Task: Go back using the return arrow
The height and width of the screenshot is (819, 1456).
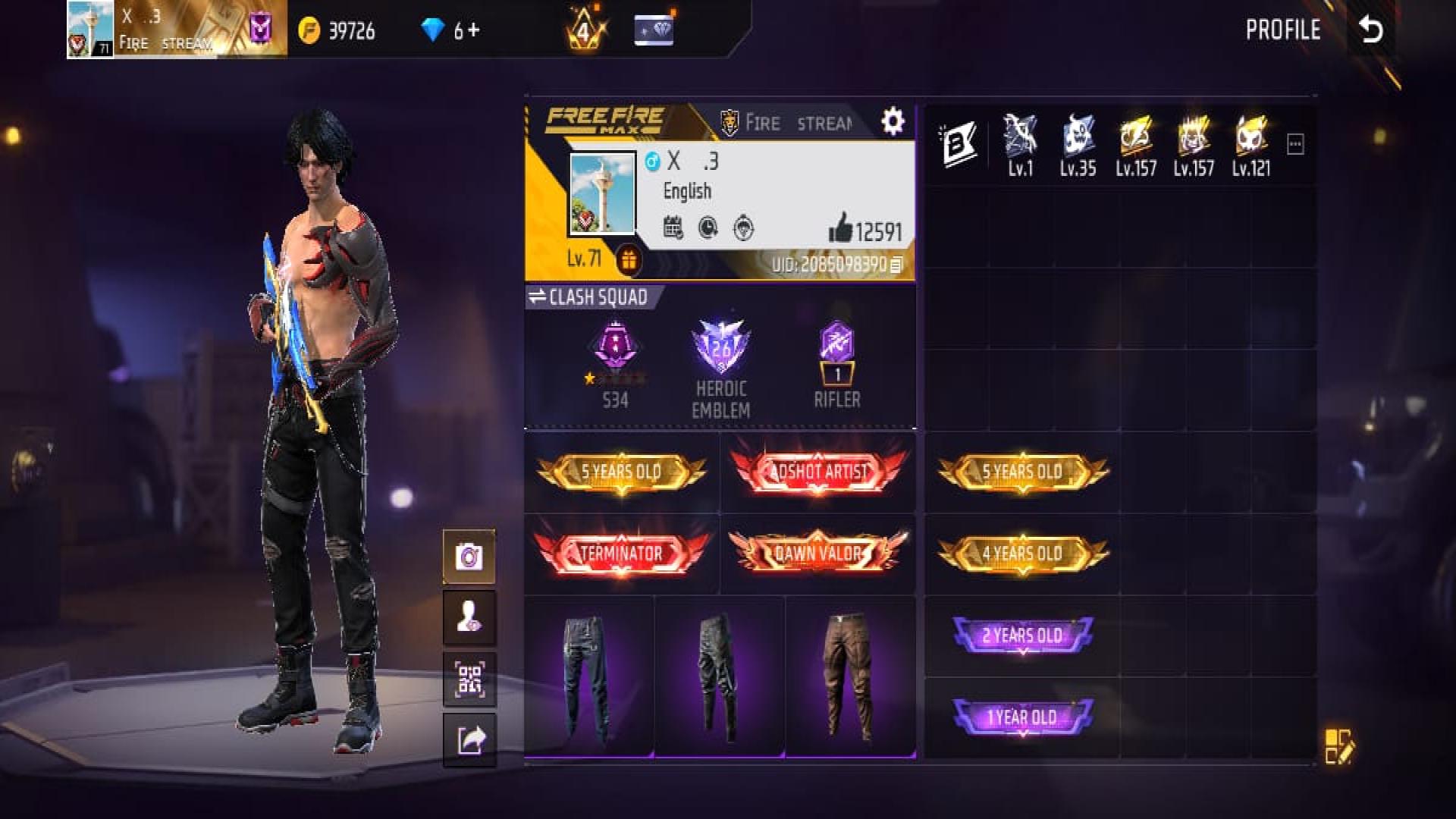Action: pos(1371,30)
